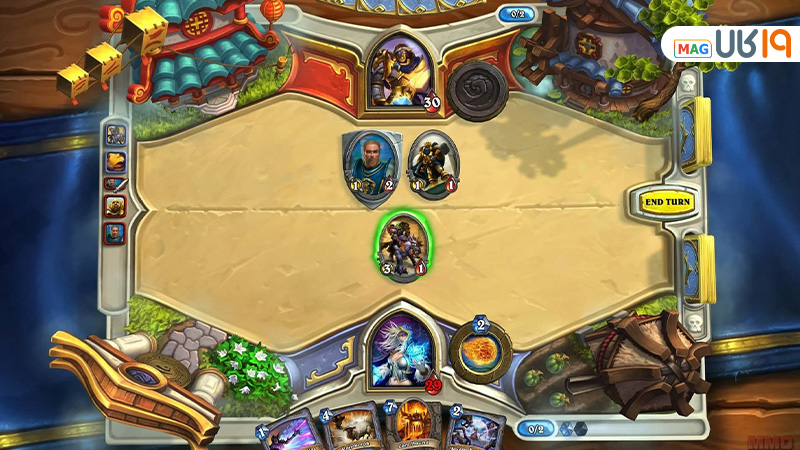Target the enemy 1/2 shield-bearing taunt minion

pyautogui.click(x=372, y=165)
